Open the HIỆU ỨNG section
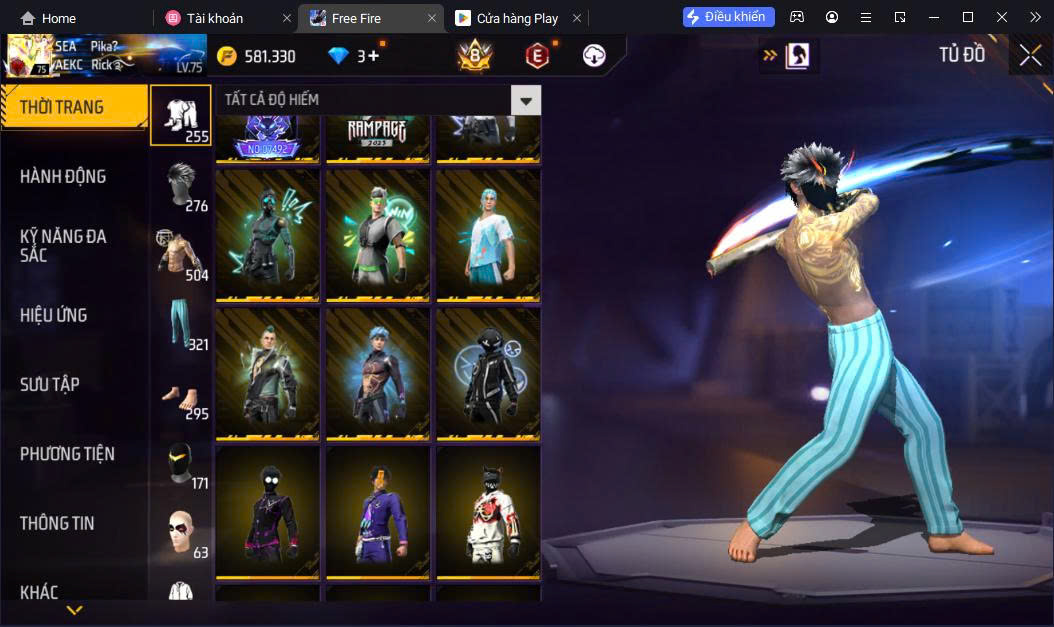 coord(54,315)
